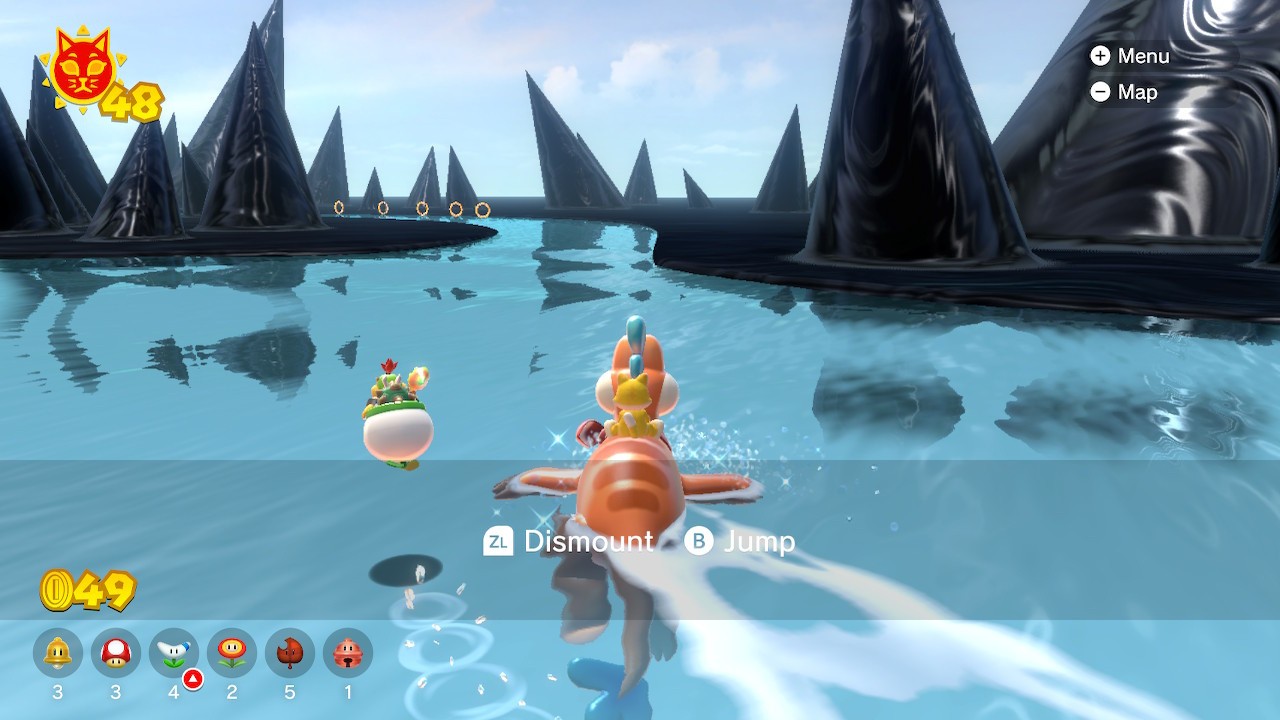Choose the red Lucky Bell slot
Screen dimensions: 1280x720
[x=348, y=653]
